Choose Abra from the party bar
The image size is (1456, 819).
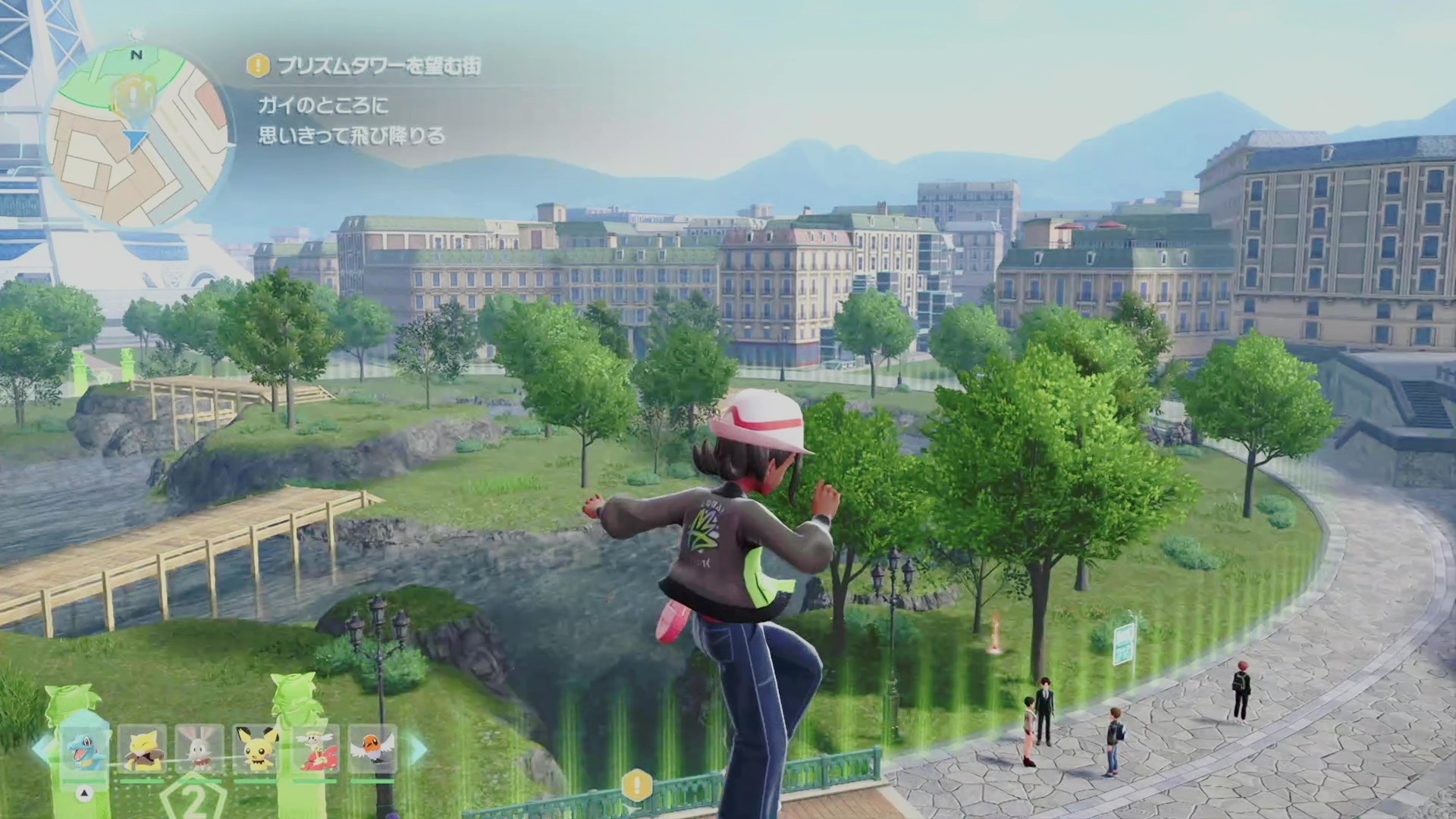tap(142, 749)
